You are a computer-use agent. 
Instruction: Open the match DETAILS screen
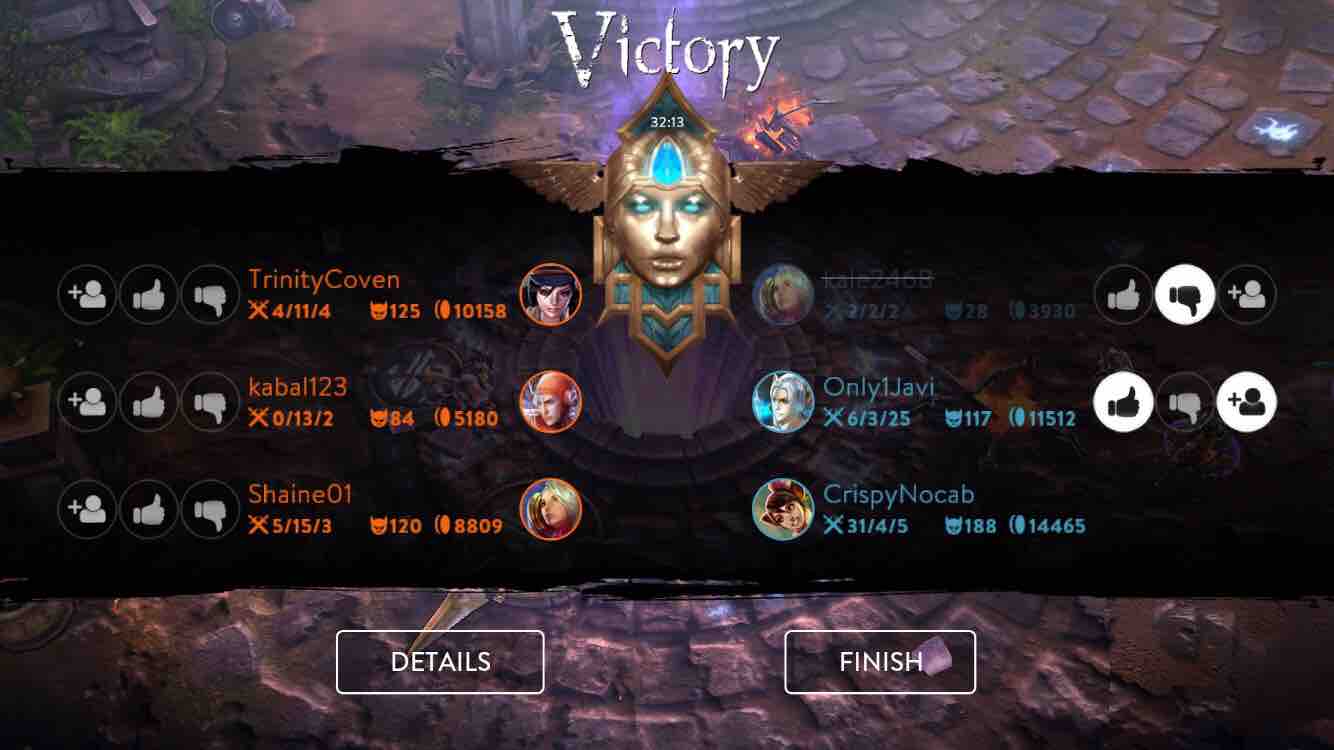440,661
